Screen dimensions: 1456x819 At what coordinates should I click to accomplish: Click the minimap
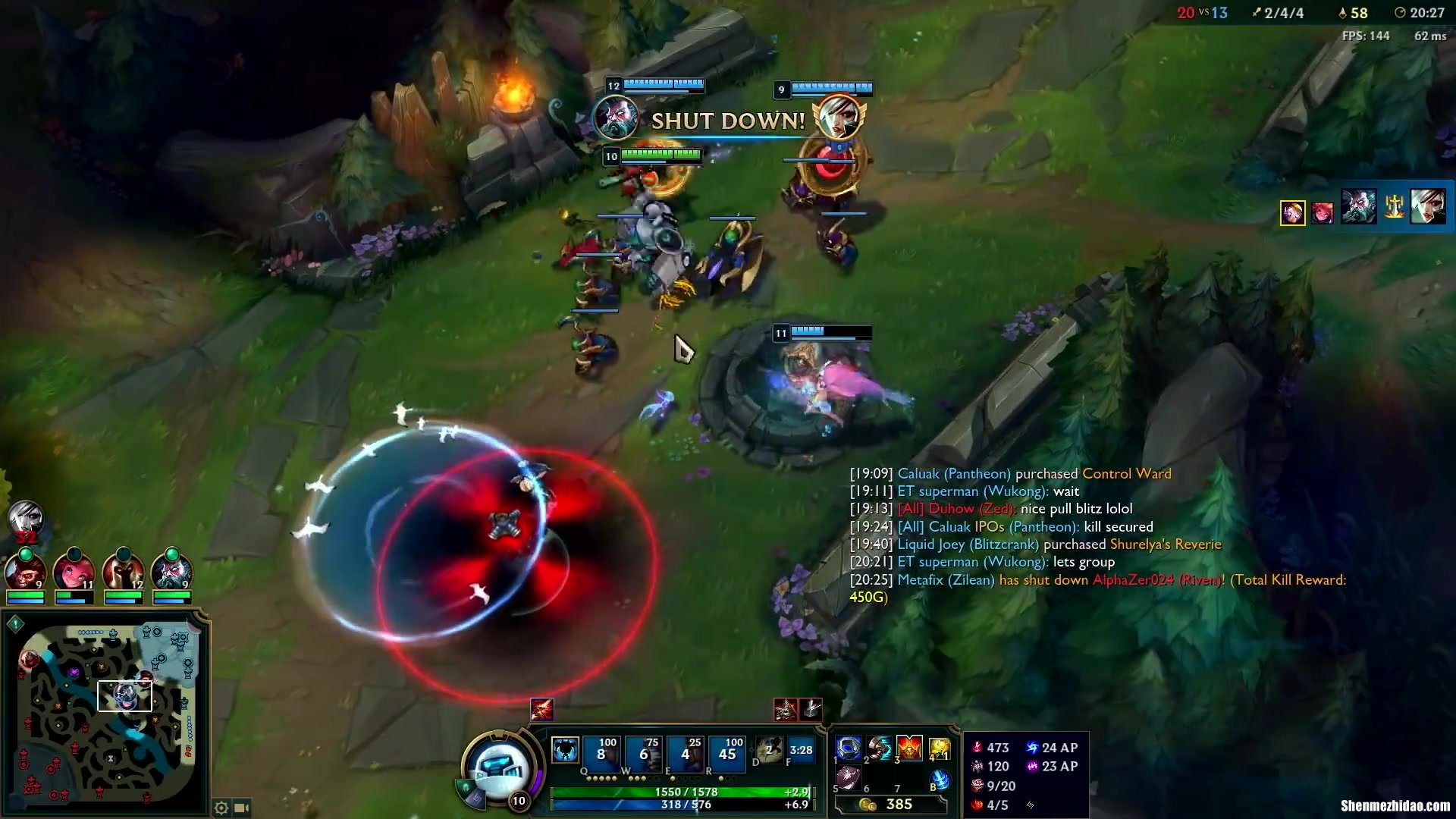pos(106,713)
